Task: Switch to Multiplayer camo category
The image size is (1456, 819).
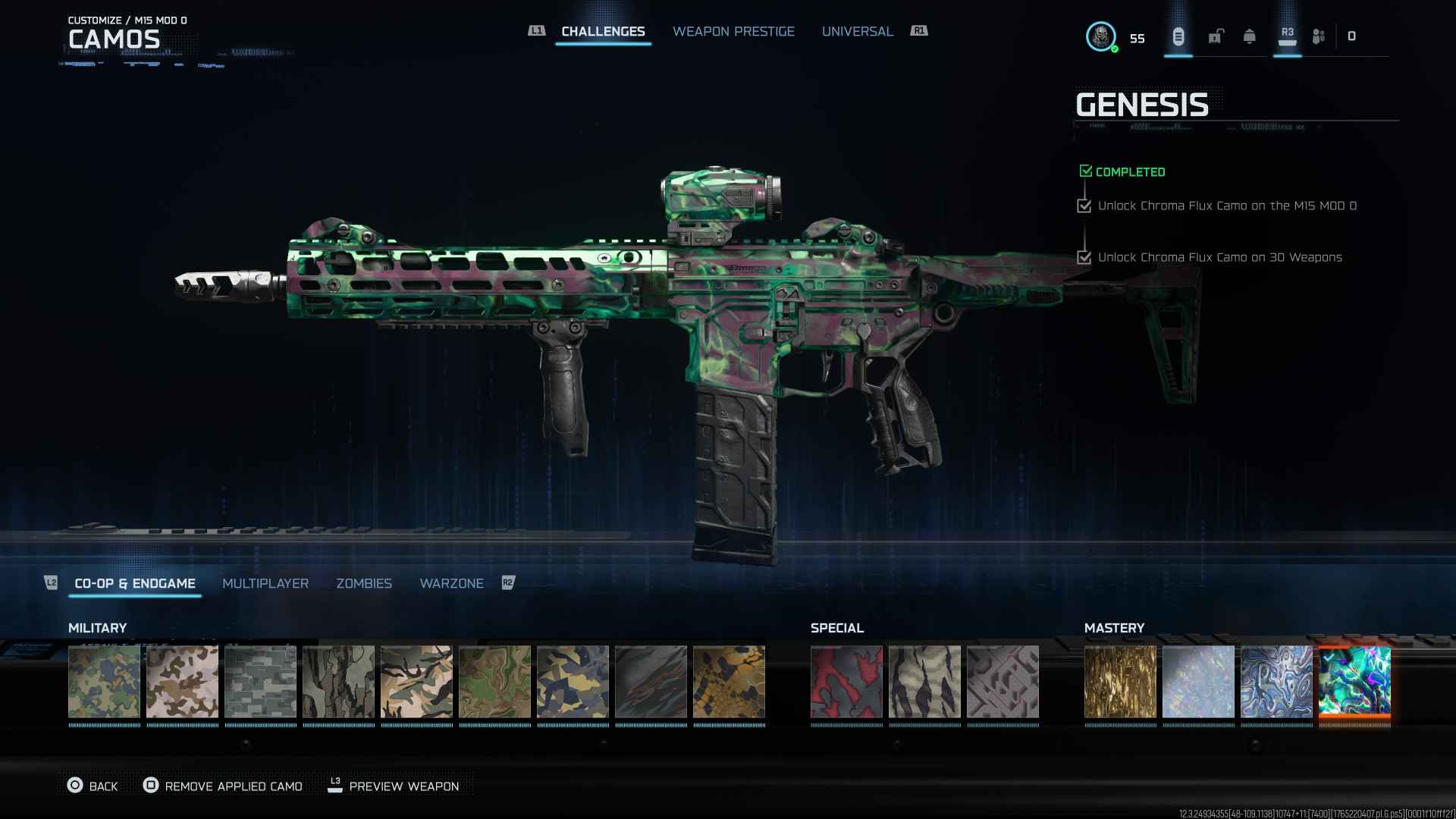Action: [265, 583]
